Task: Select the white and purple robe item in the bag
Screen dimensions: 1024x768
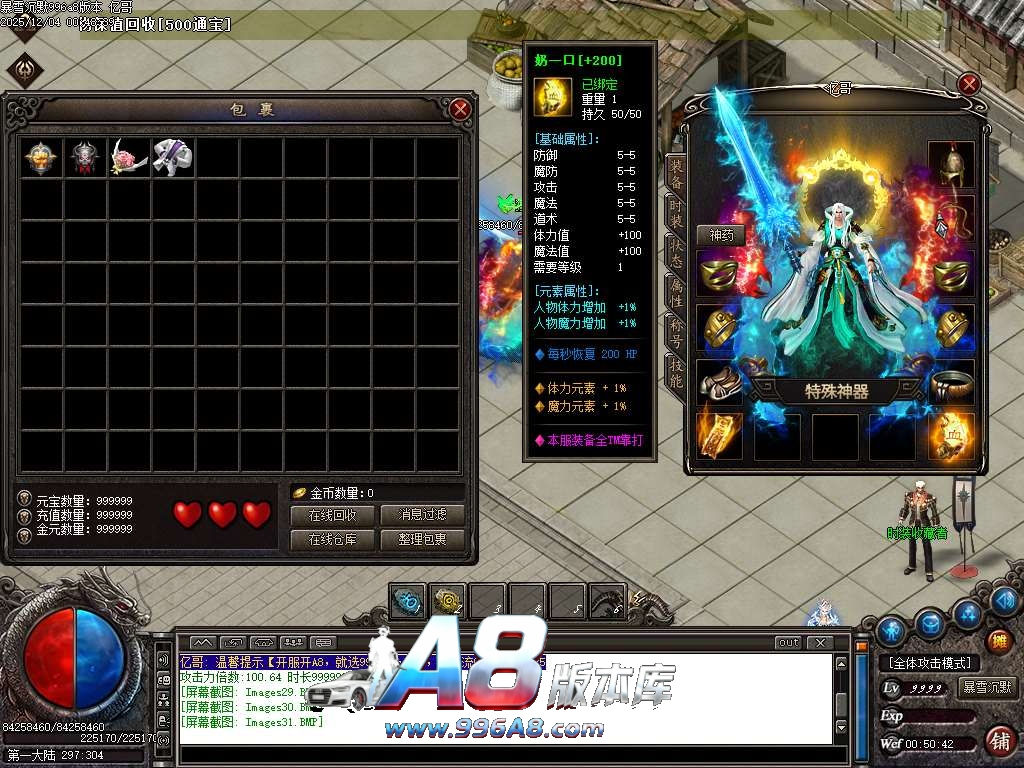Action: [x=172, y=157]
